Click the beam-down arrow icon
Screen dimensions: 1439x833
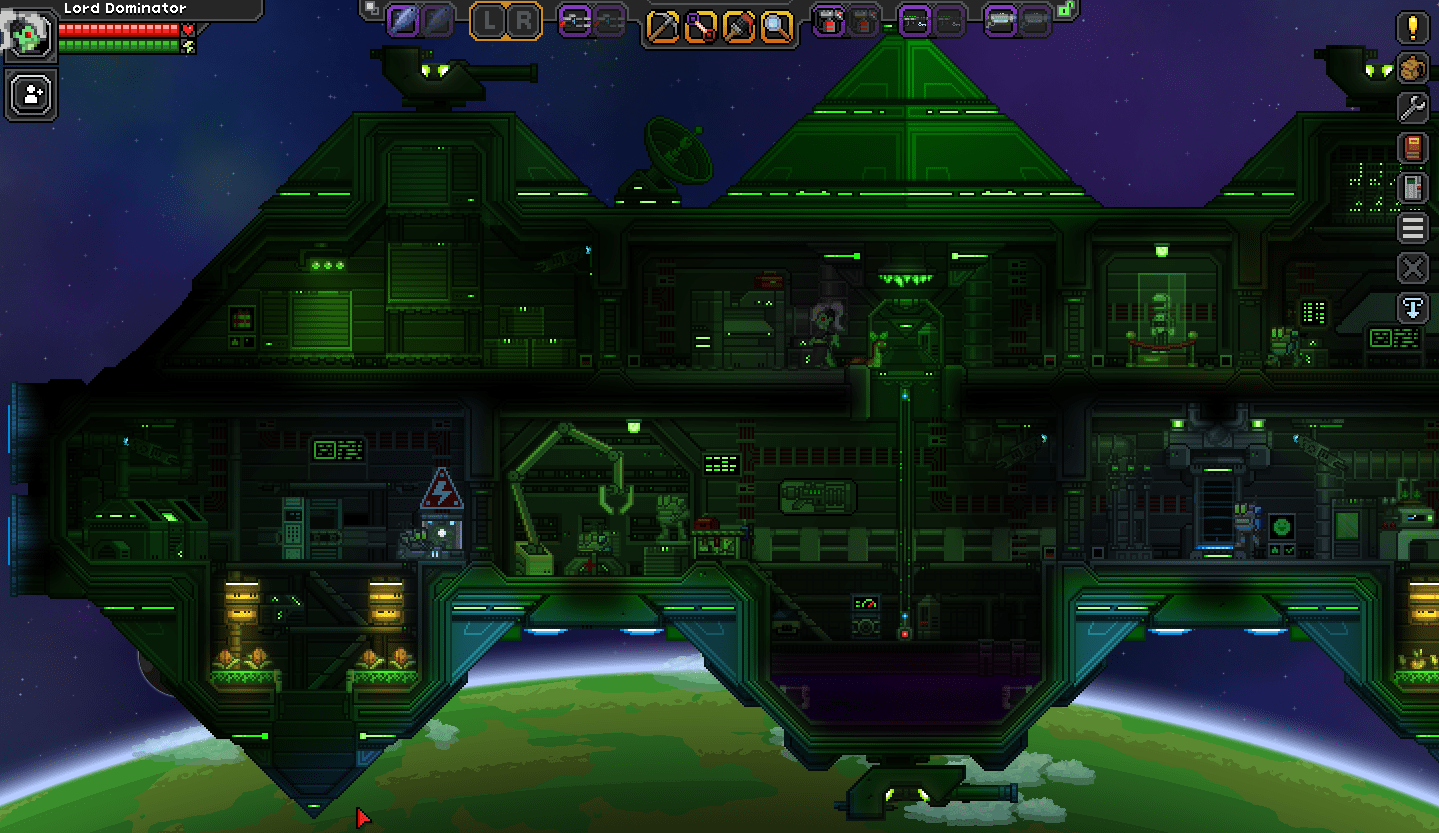coord(1413,308)
